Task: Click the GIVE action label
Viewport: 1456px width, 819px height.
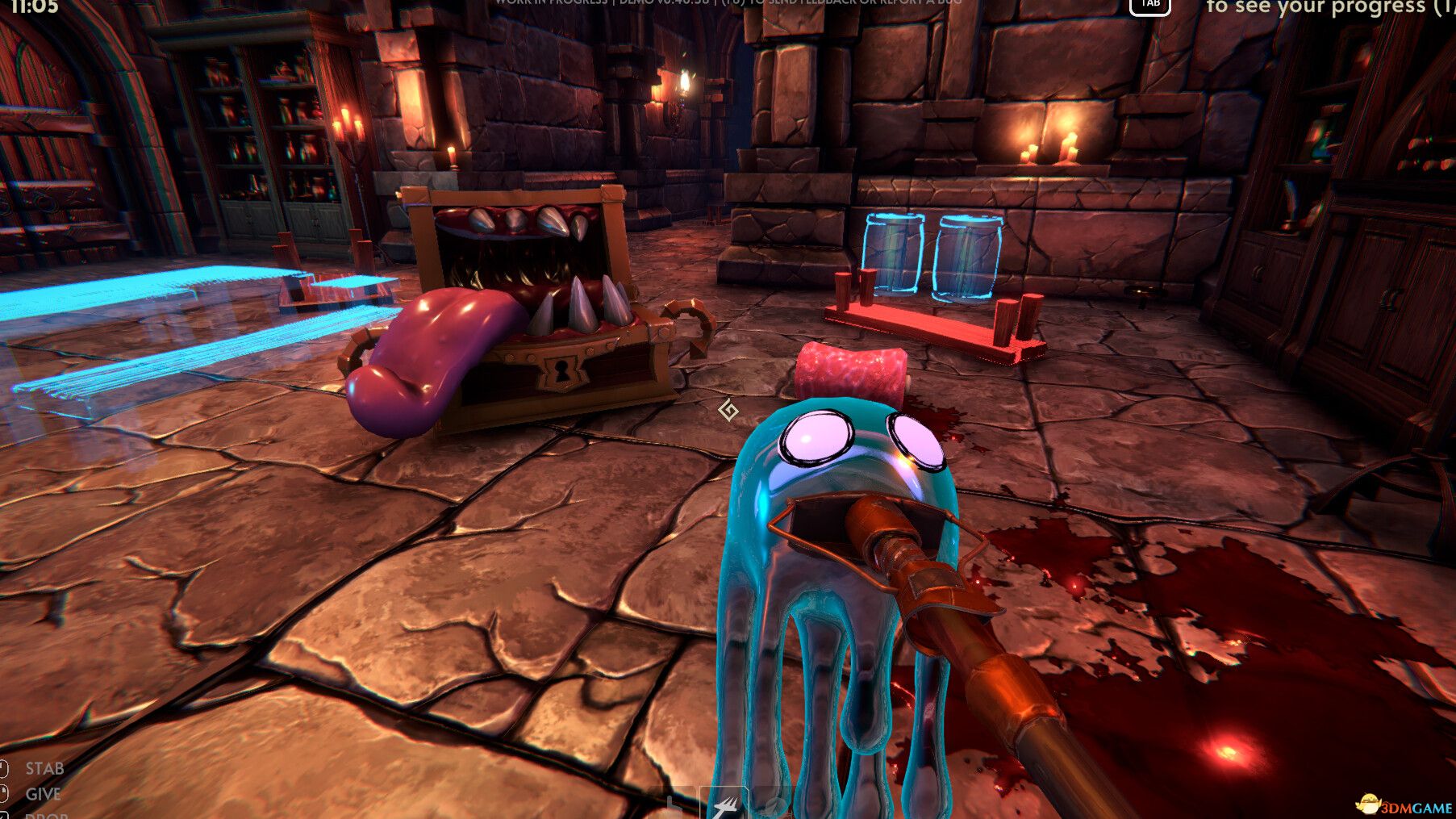Action: click(x=42, y=792)
